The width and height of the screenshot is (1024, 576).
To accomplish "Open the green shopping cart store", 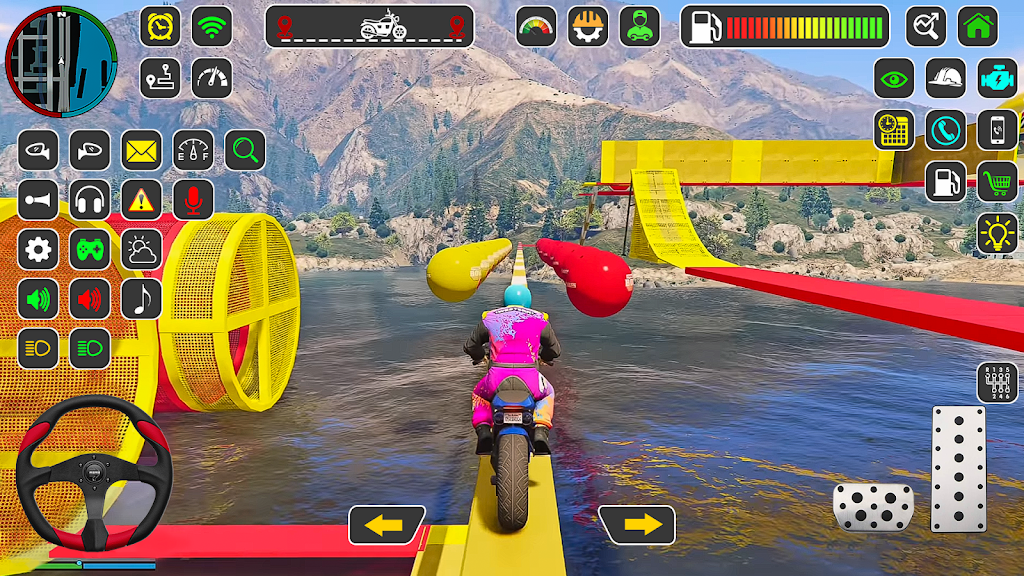I will (997, 182).
